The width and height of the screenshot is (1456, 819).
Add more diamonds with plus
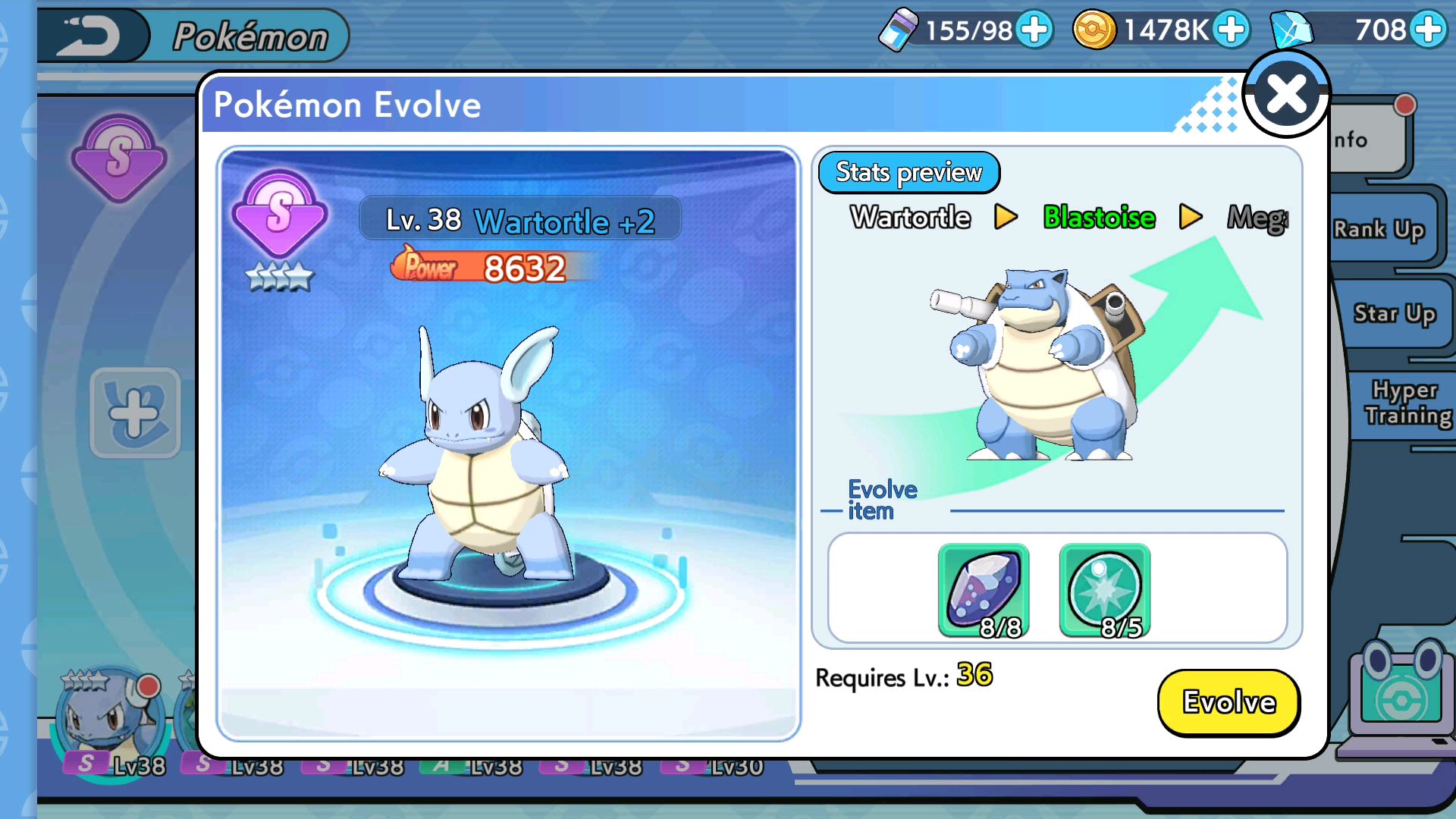pos(1429,30)
